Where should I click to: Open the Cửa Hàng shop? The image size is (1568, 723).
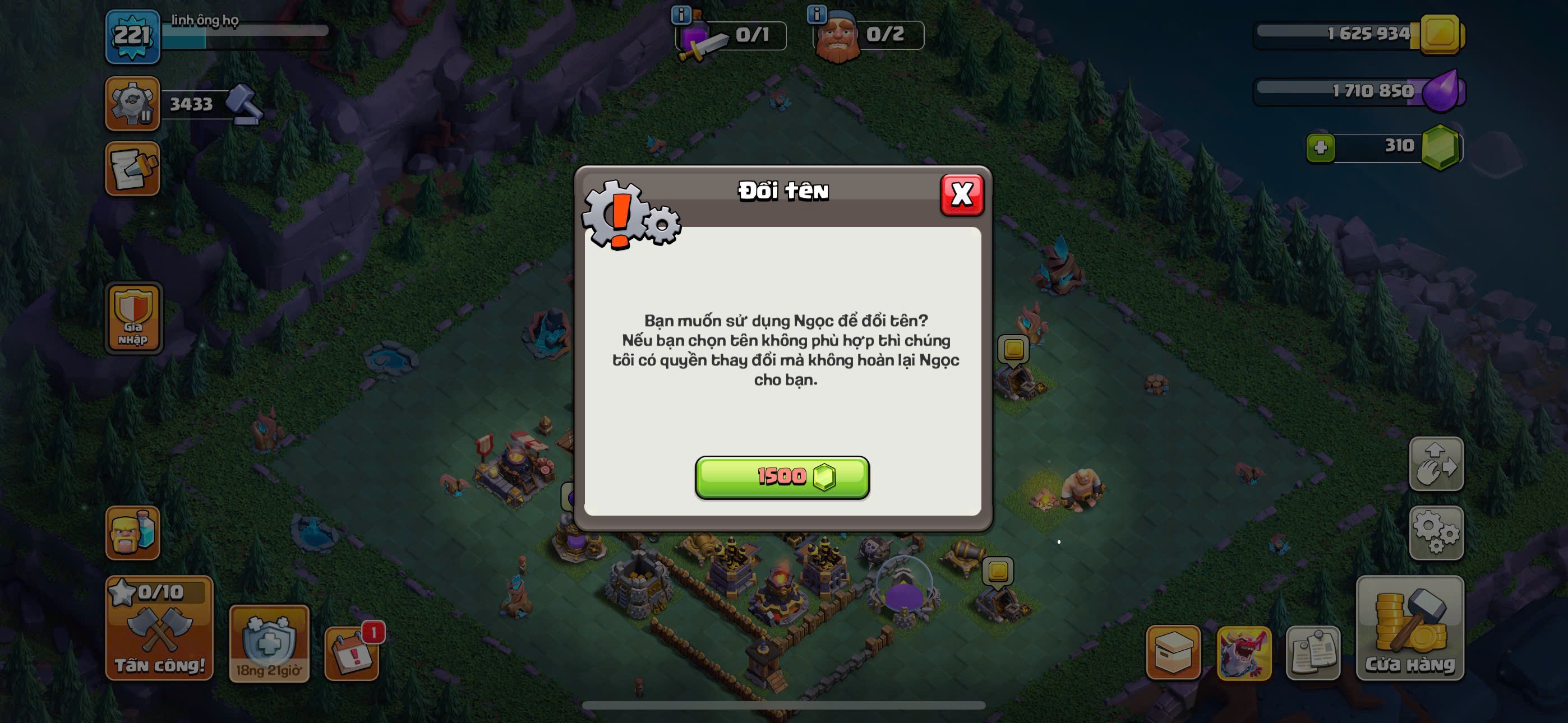click(1409, 628)
